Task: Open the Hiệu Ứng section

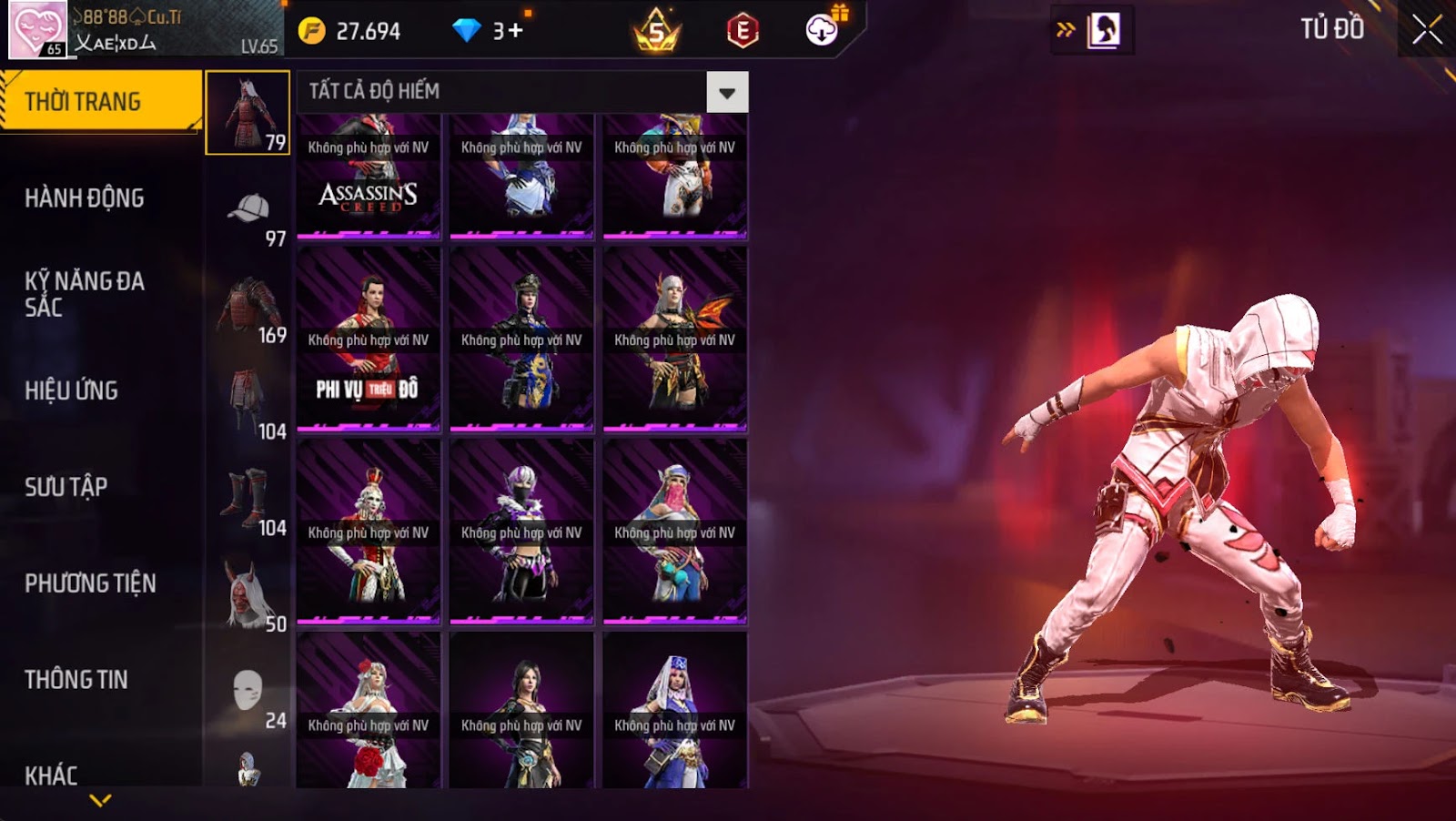Action: point(72,390)
